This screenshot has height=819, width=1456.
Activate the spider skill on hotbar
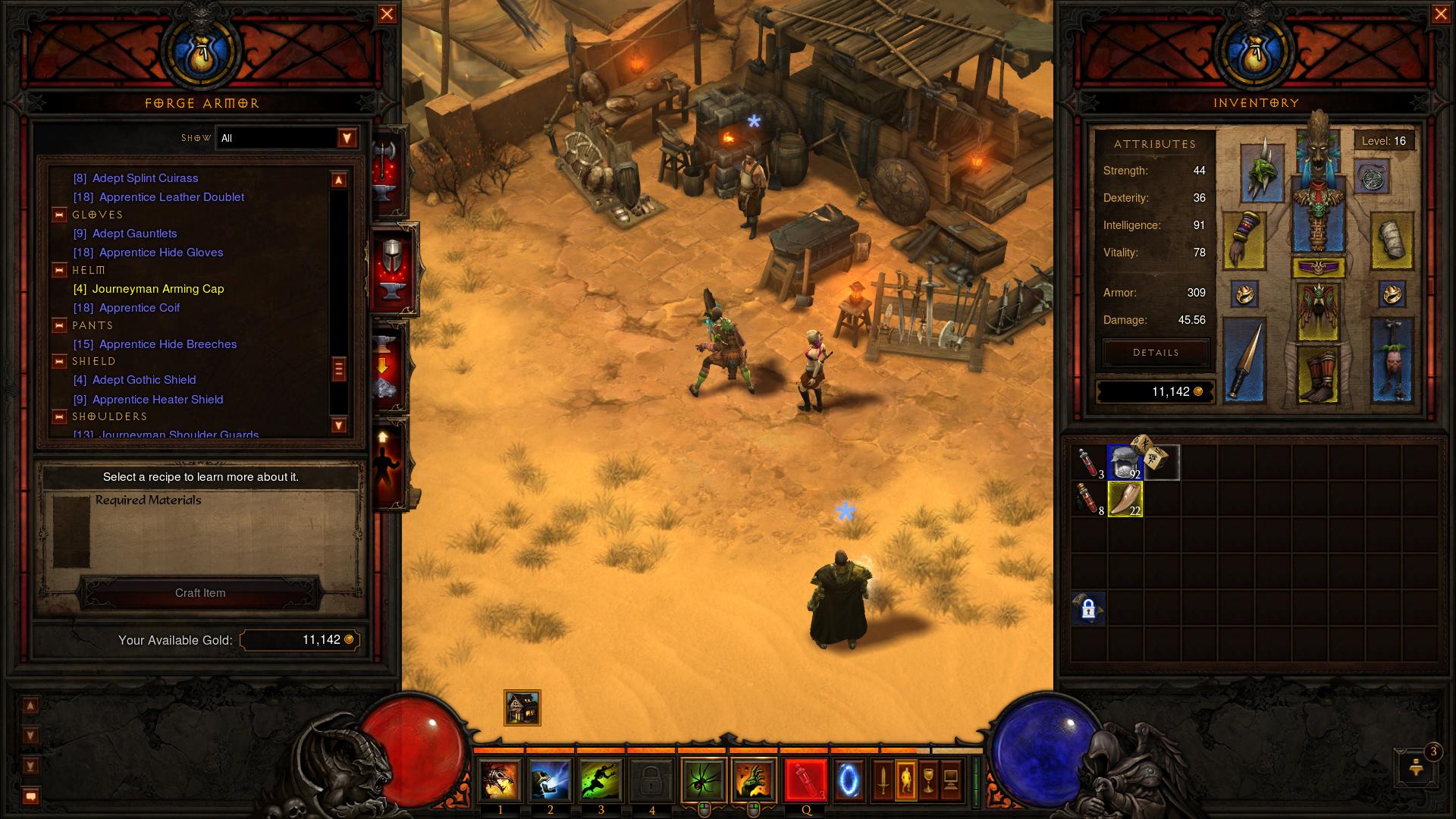(703, 780)
